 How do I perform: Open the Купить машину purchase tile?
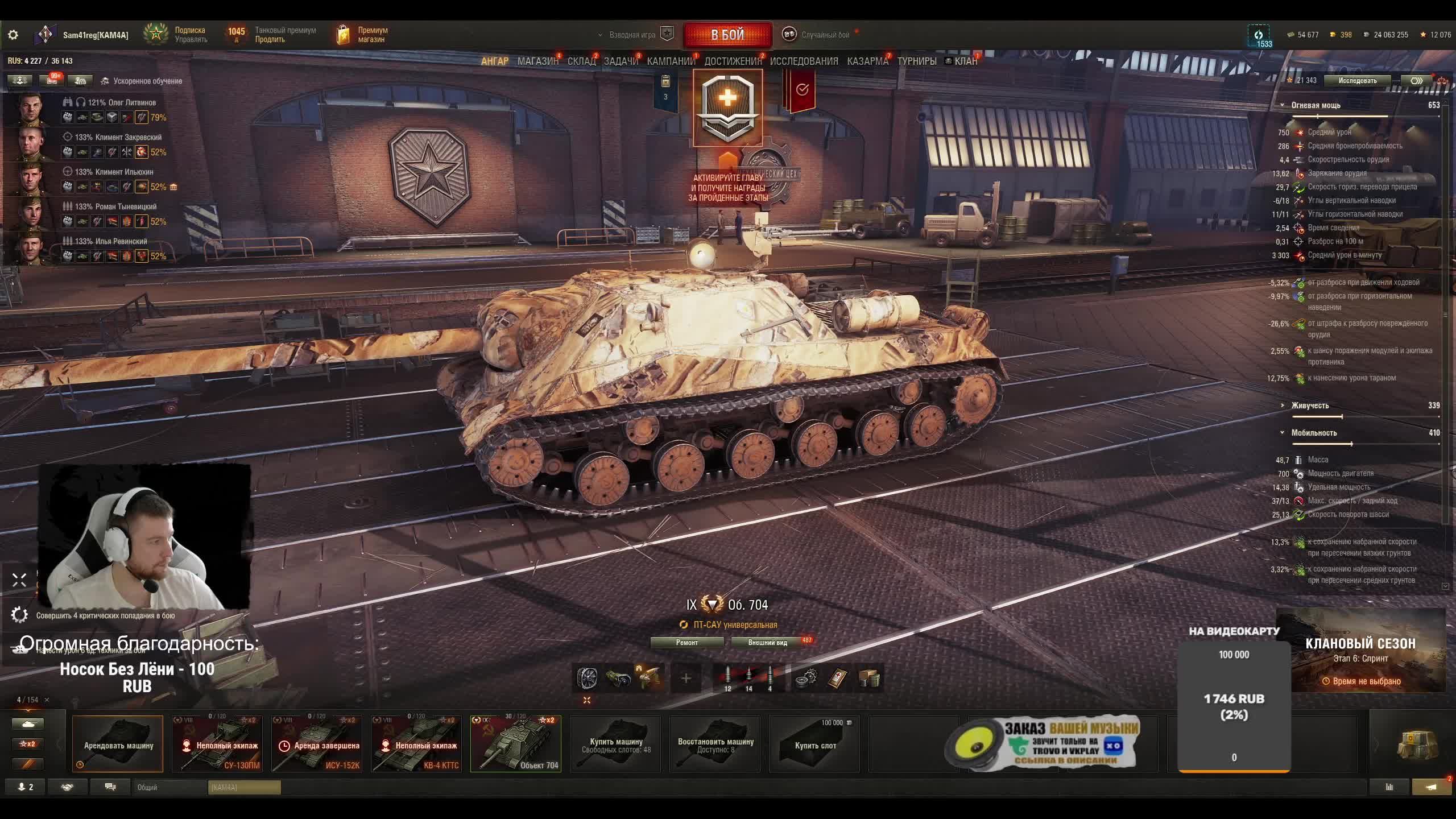(615, 744)
